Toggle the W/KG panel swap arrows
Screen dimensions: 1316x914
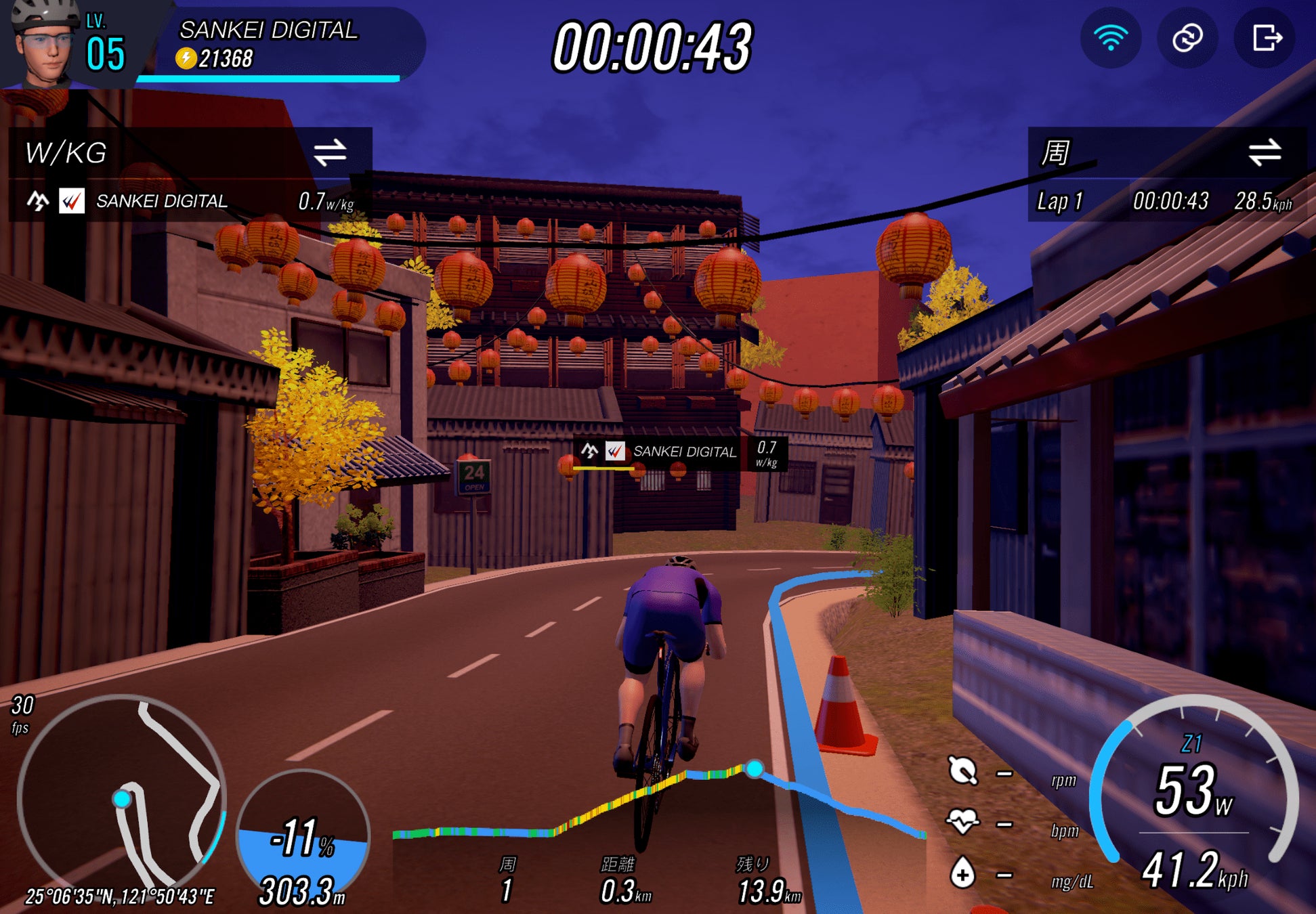tap(330, 152)
